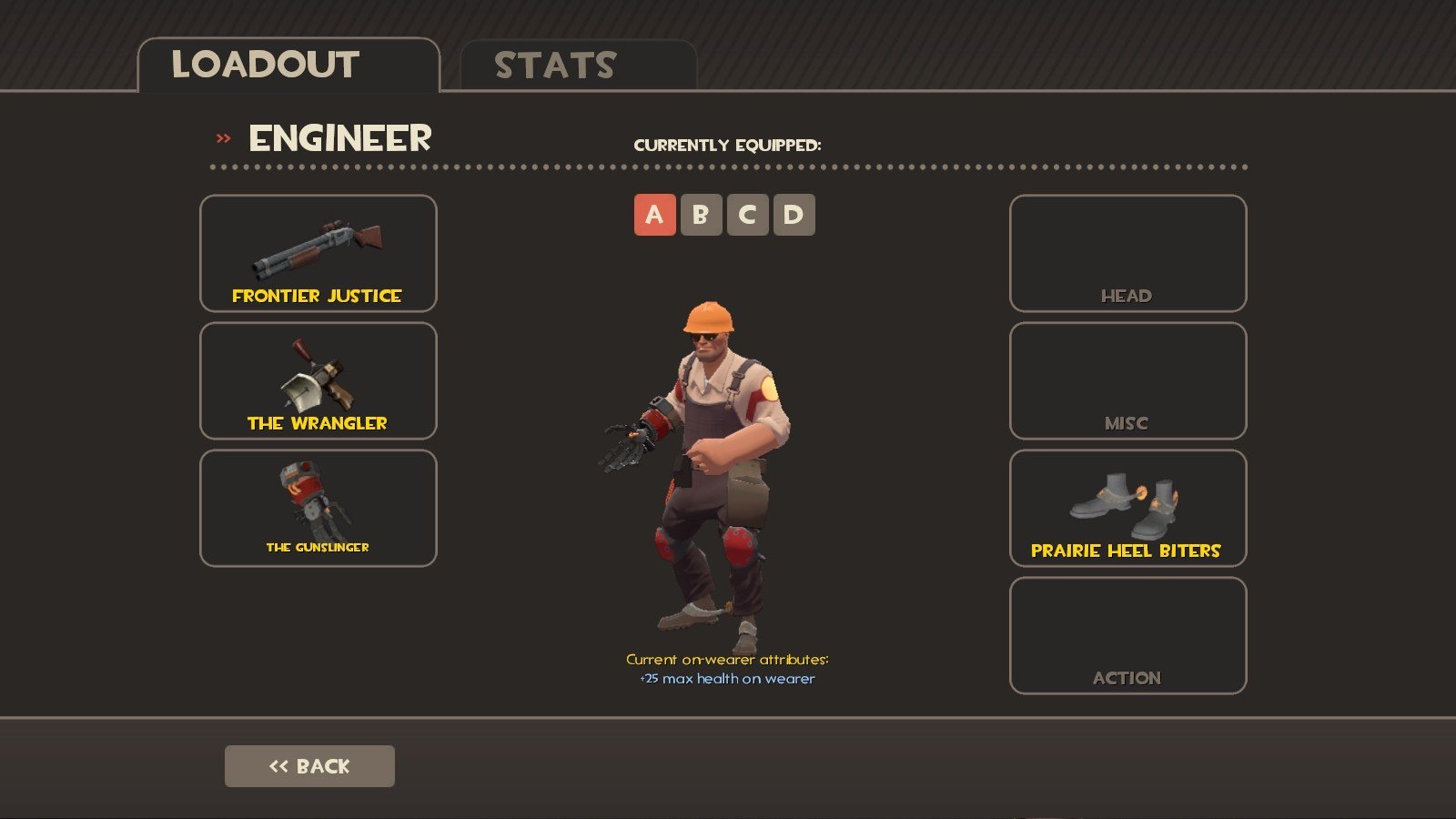The height and width of the screenshot is (819, 1456).
Task: Select the Prairie Heel Biters slot
Action: coord(1127,508)
